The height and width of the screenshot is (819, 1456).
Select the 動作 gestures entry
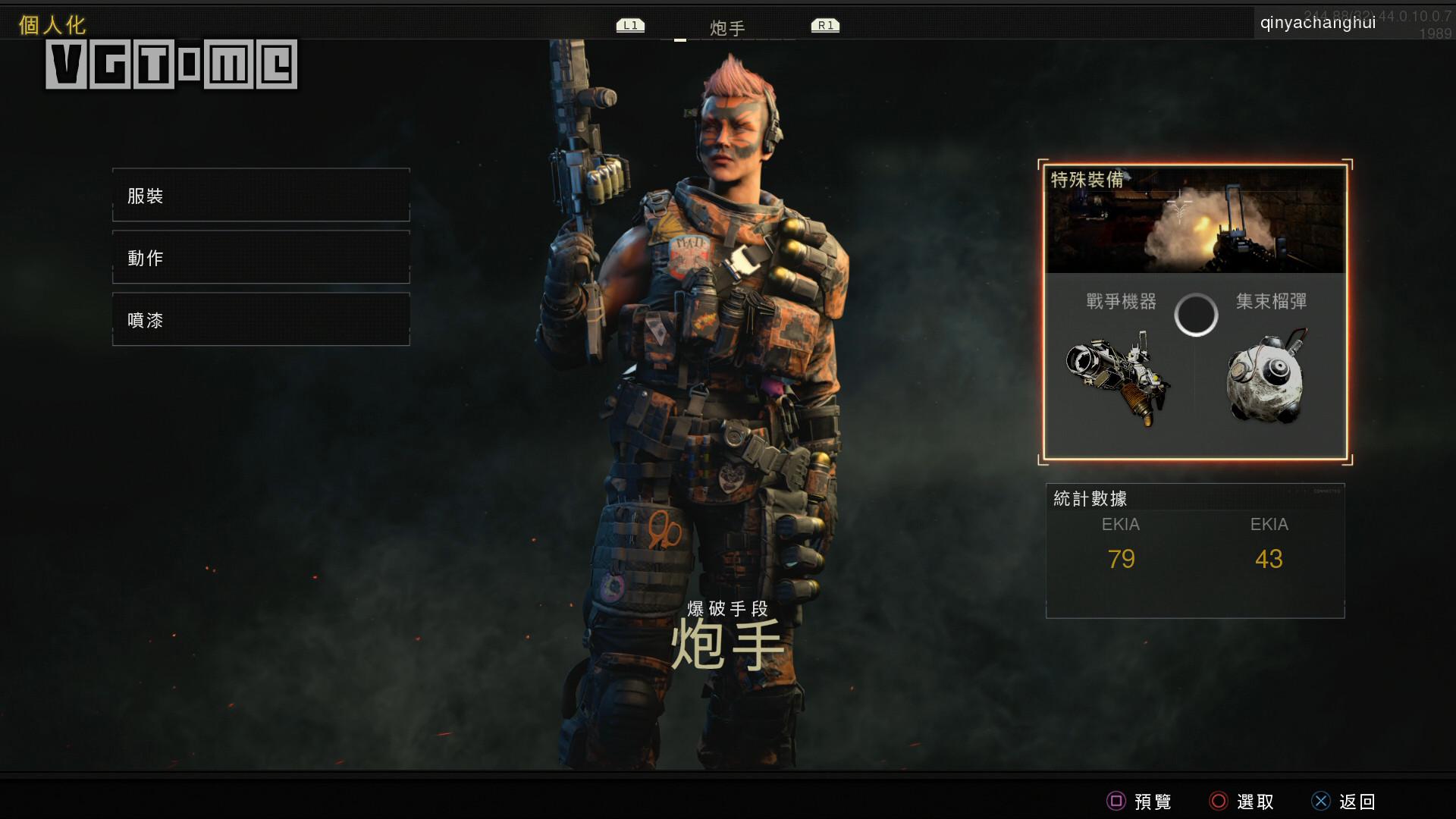261,258
